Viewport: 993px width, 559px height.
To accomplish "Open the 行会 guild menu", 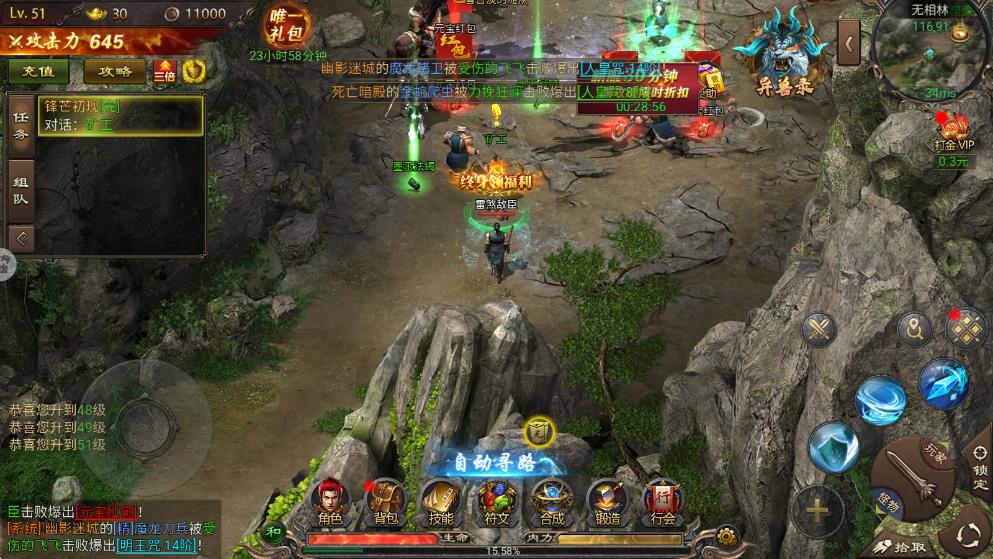I will [x=662, y=501].
